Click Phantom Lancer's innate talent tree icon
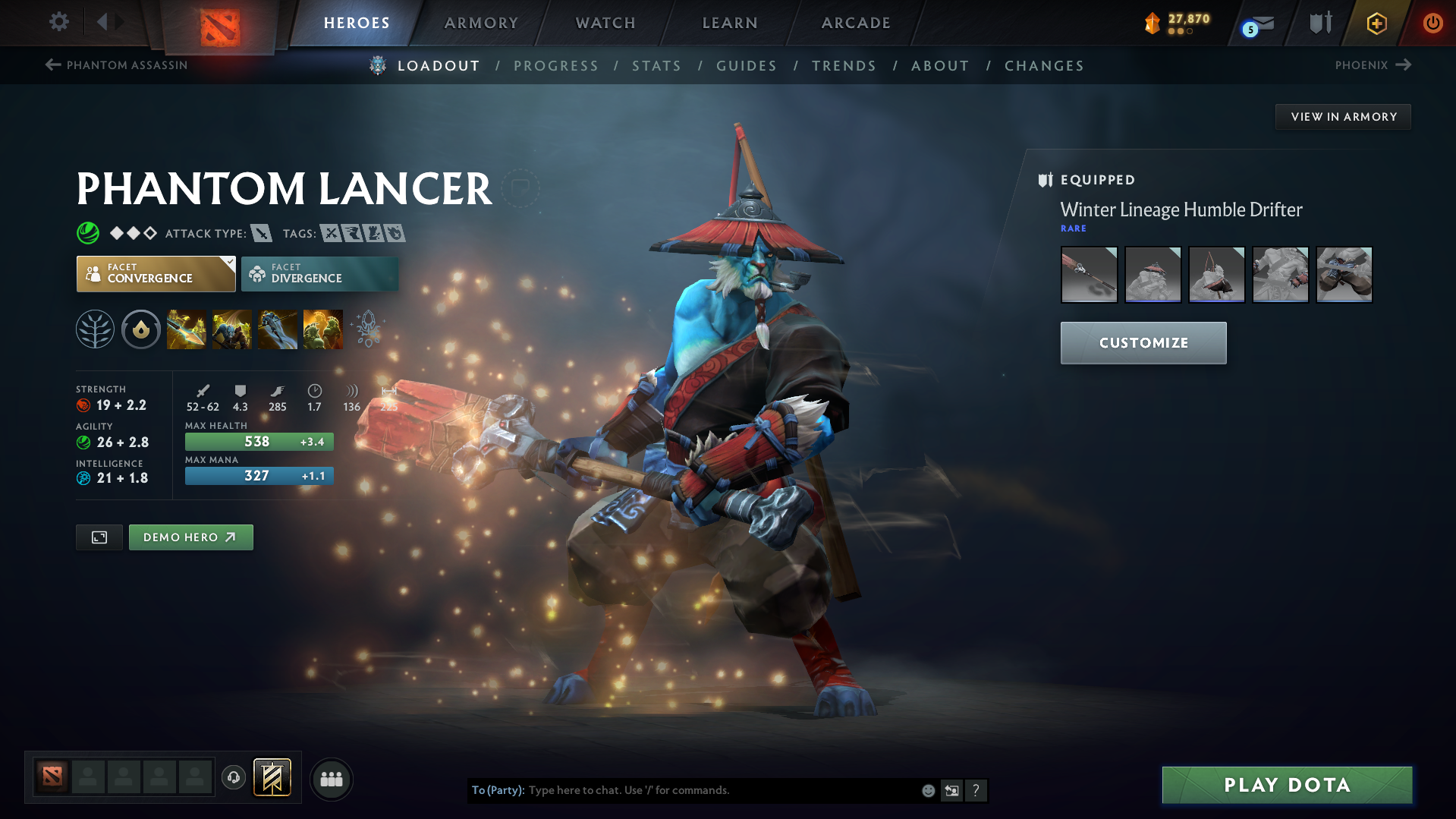Viewport: 1456px width, 819px height. 95,329
